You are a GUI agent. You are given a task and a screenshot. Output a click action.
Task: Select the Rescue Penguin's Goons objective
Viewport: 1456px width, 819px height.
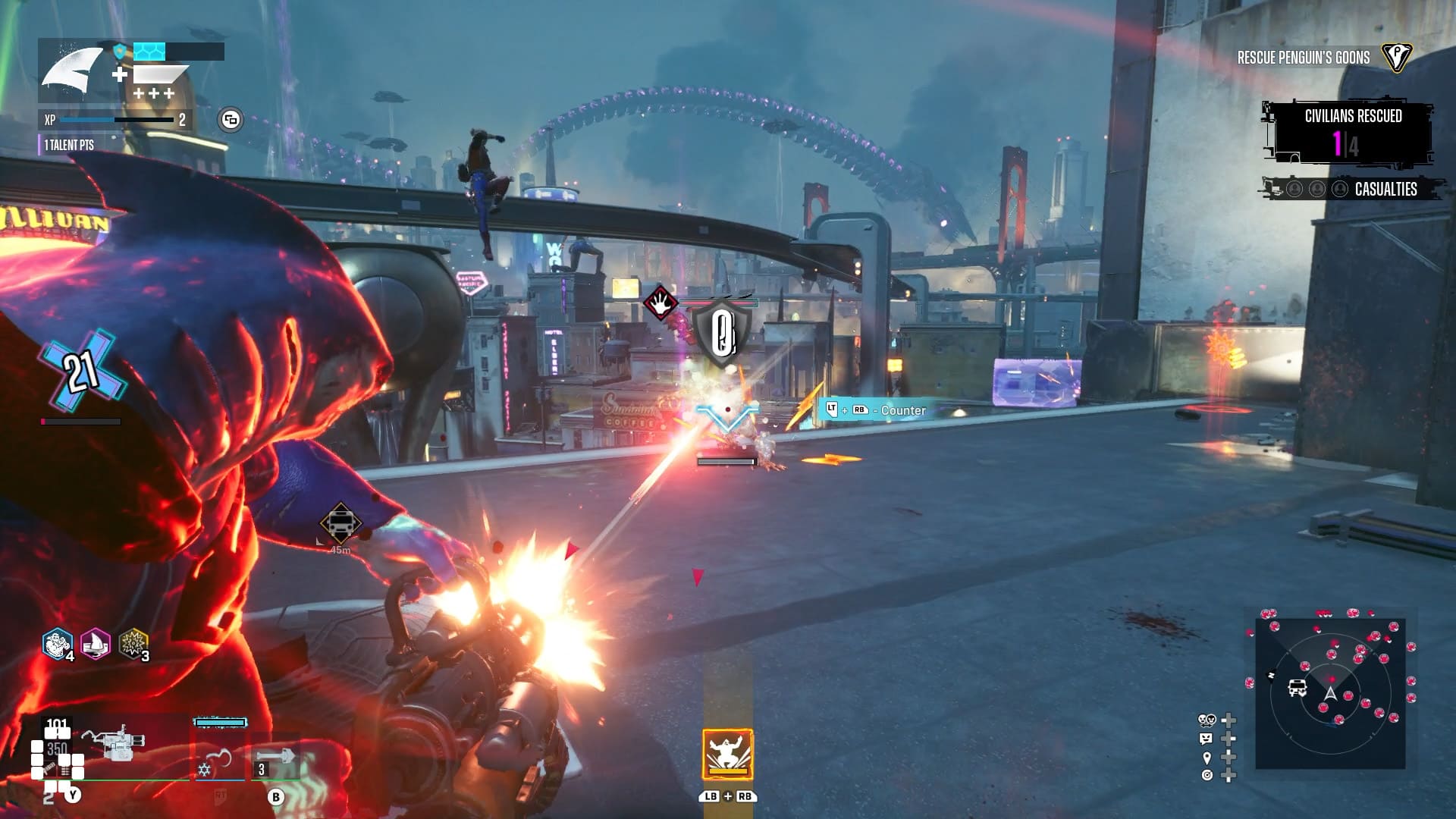pos(1304,58)
